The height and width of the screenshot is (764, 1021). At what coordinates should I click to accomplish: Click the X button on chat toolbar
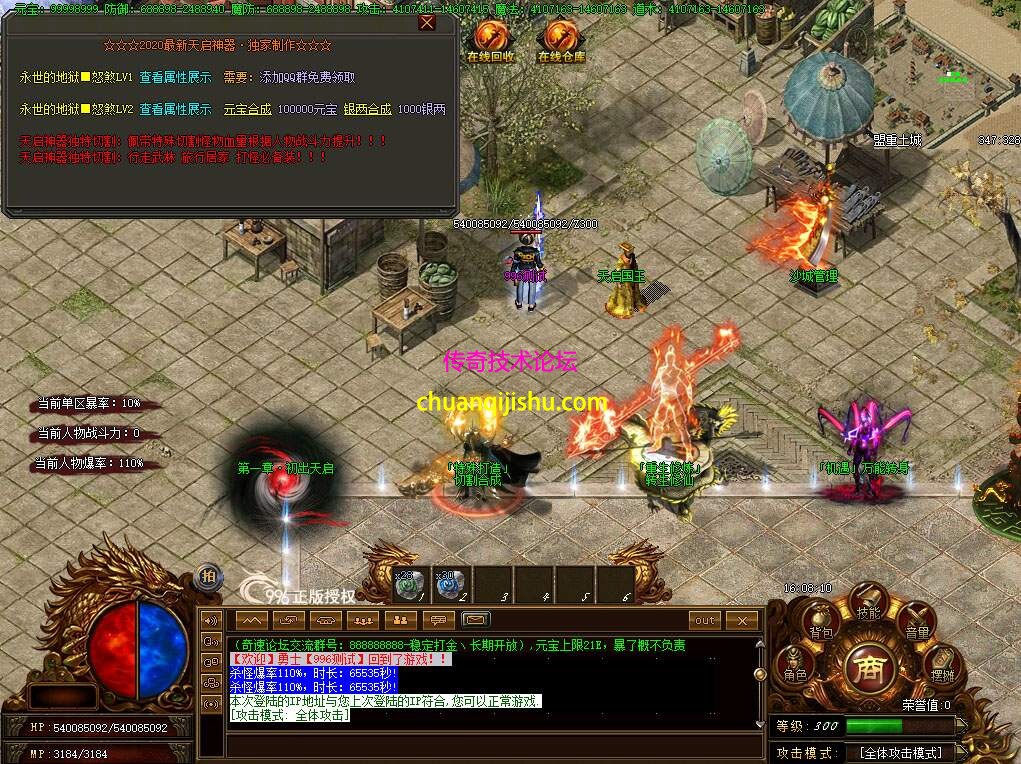pos(742,620)
